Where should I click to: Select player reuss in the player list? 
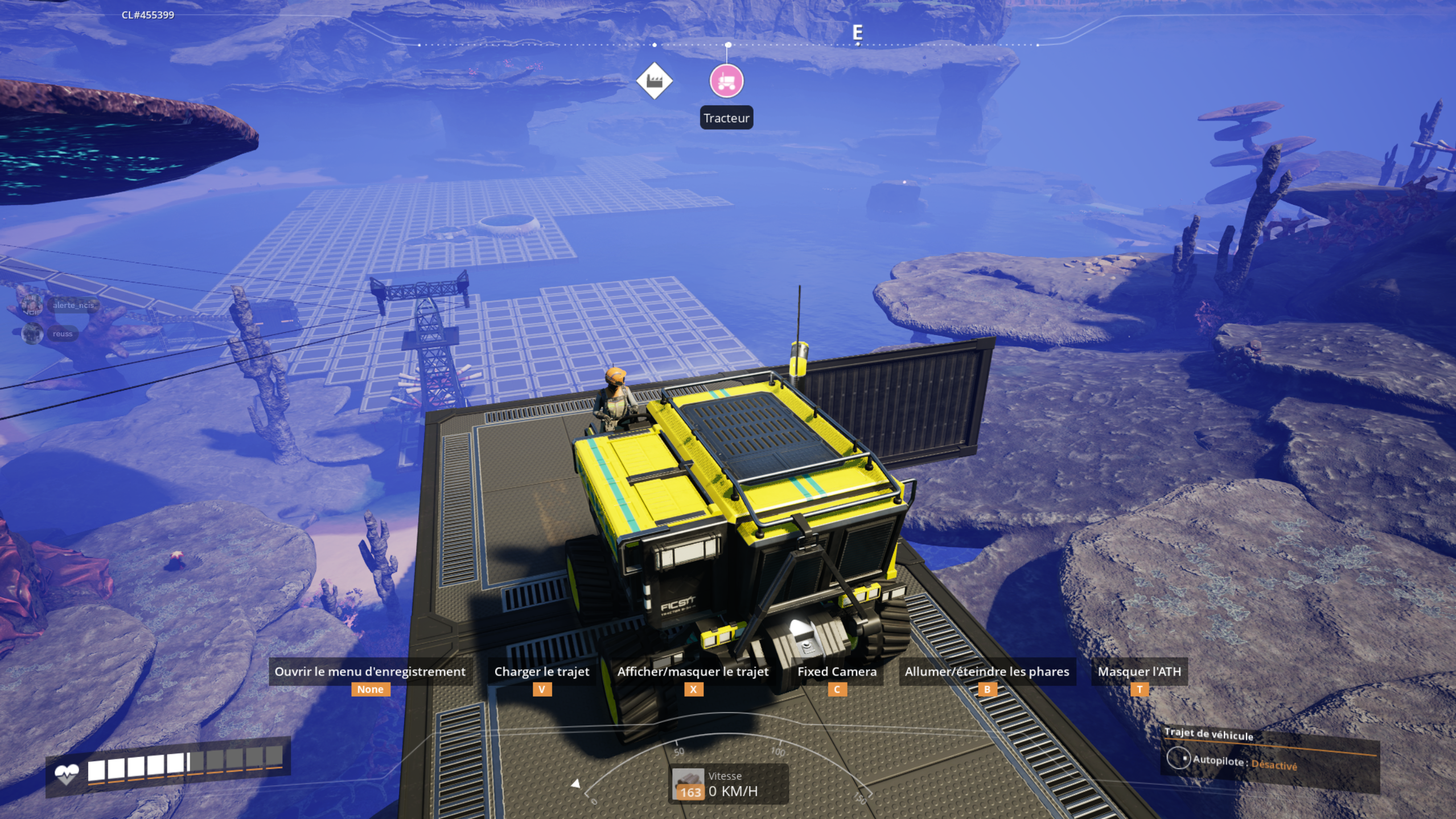coord(61,334)
